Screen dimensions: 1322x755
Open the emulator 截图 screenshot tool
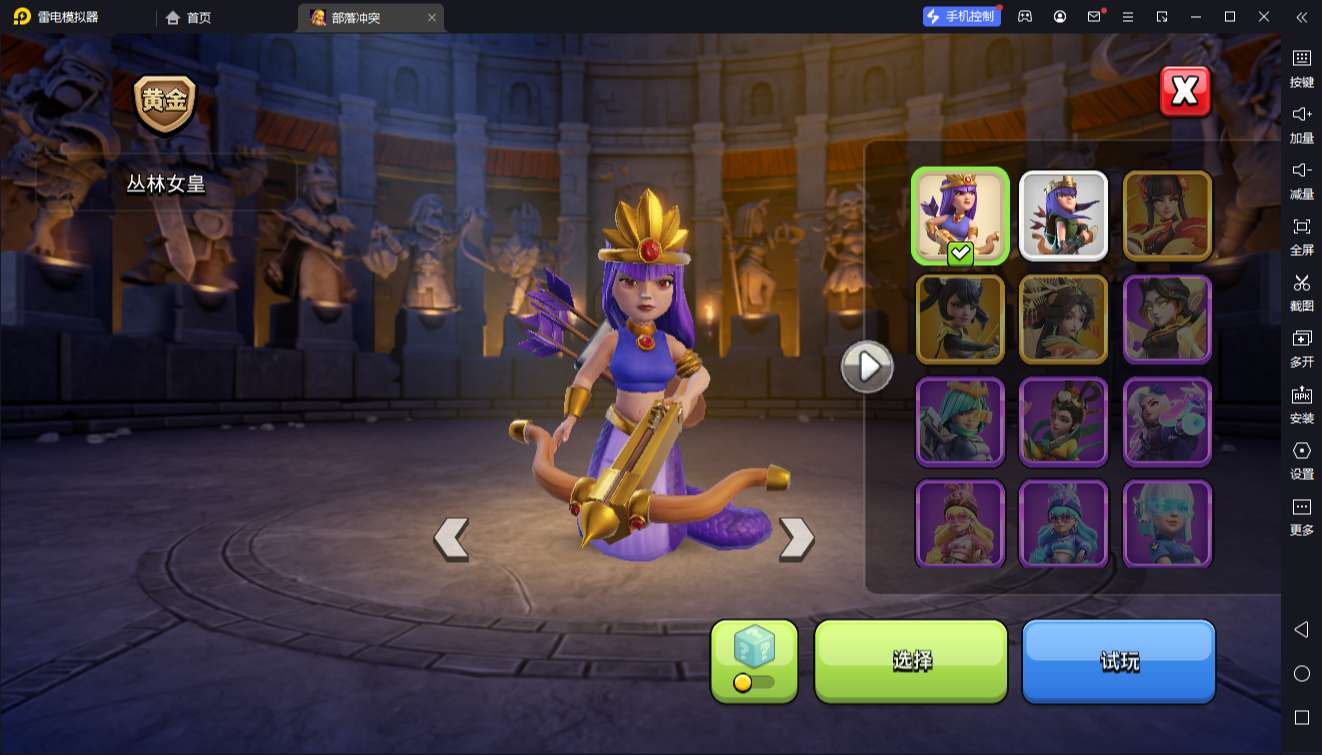coord(1301,291)
